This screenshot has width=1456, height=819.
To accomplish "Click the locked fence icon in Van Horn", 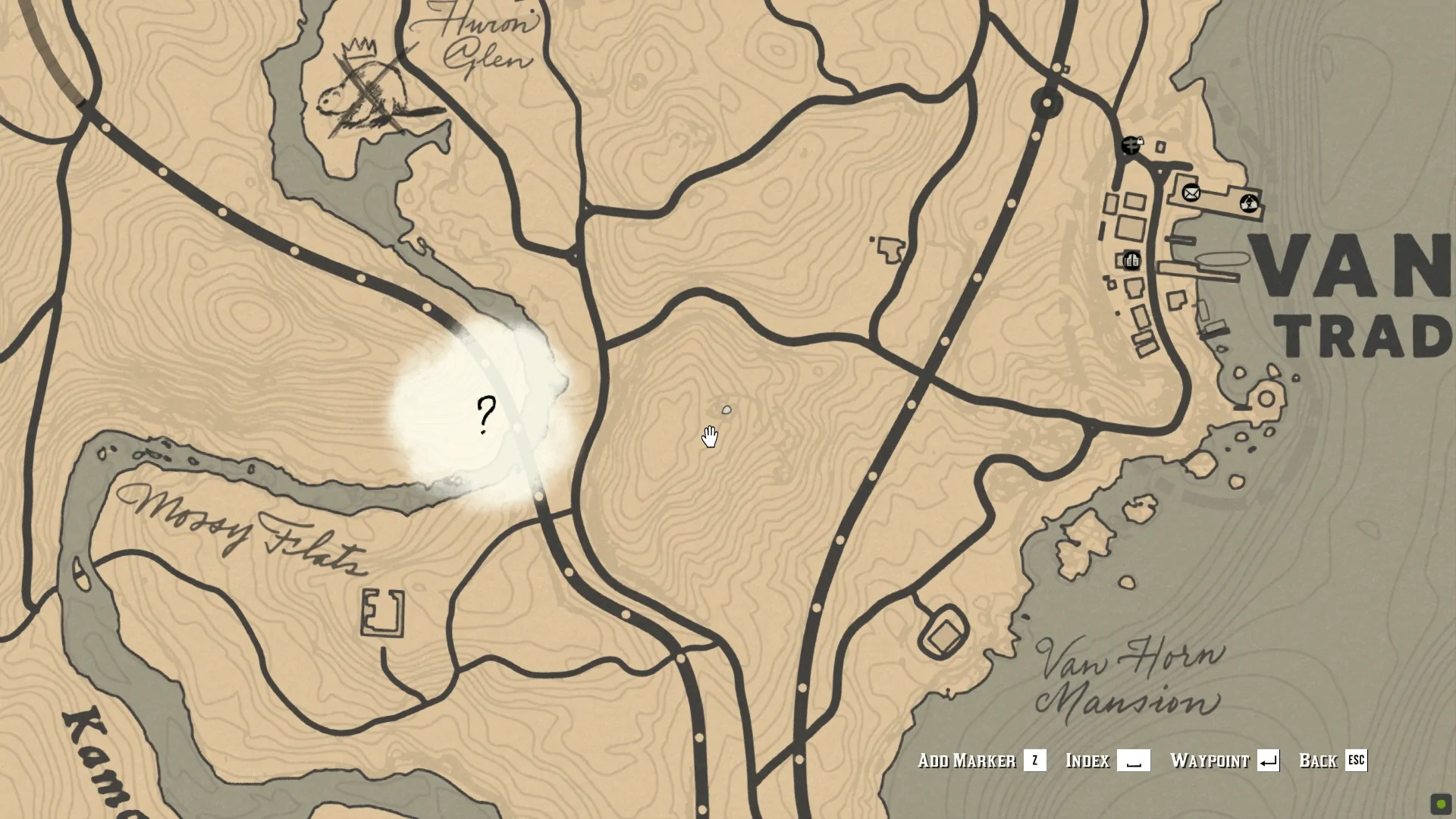I will click(x=1131, y=146).
